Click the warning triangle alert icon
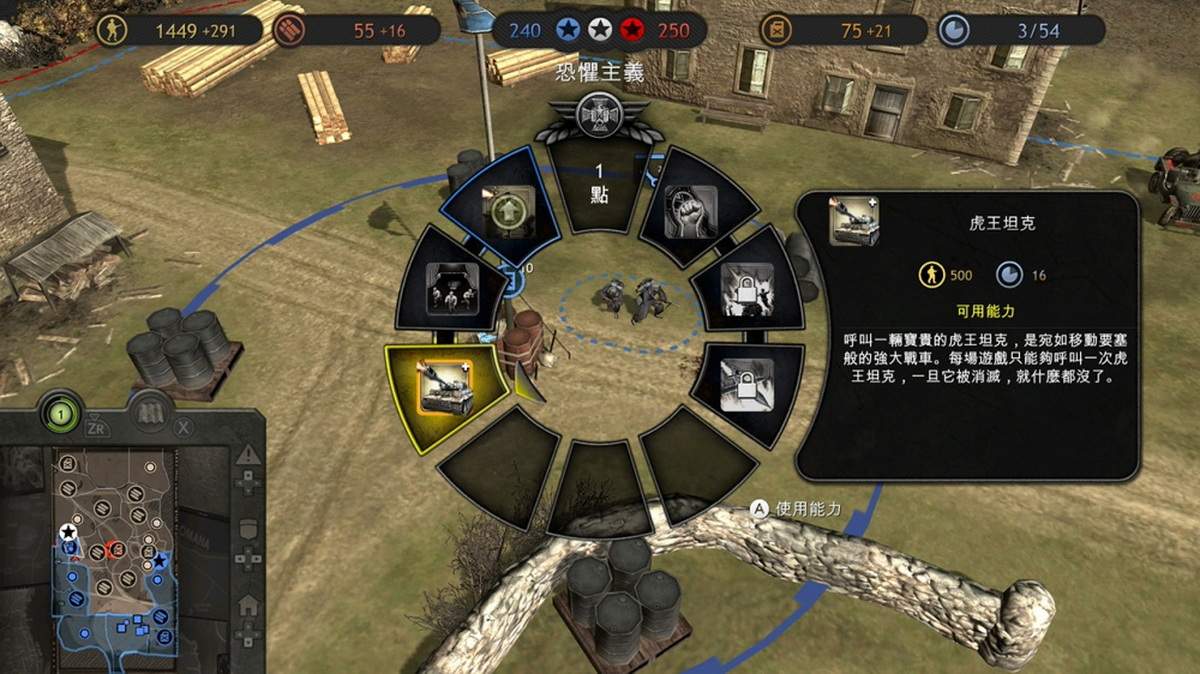Viewport: 1200px width, 674px height. pyautogui.click(x=248, y=456)
